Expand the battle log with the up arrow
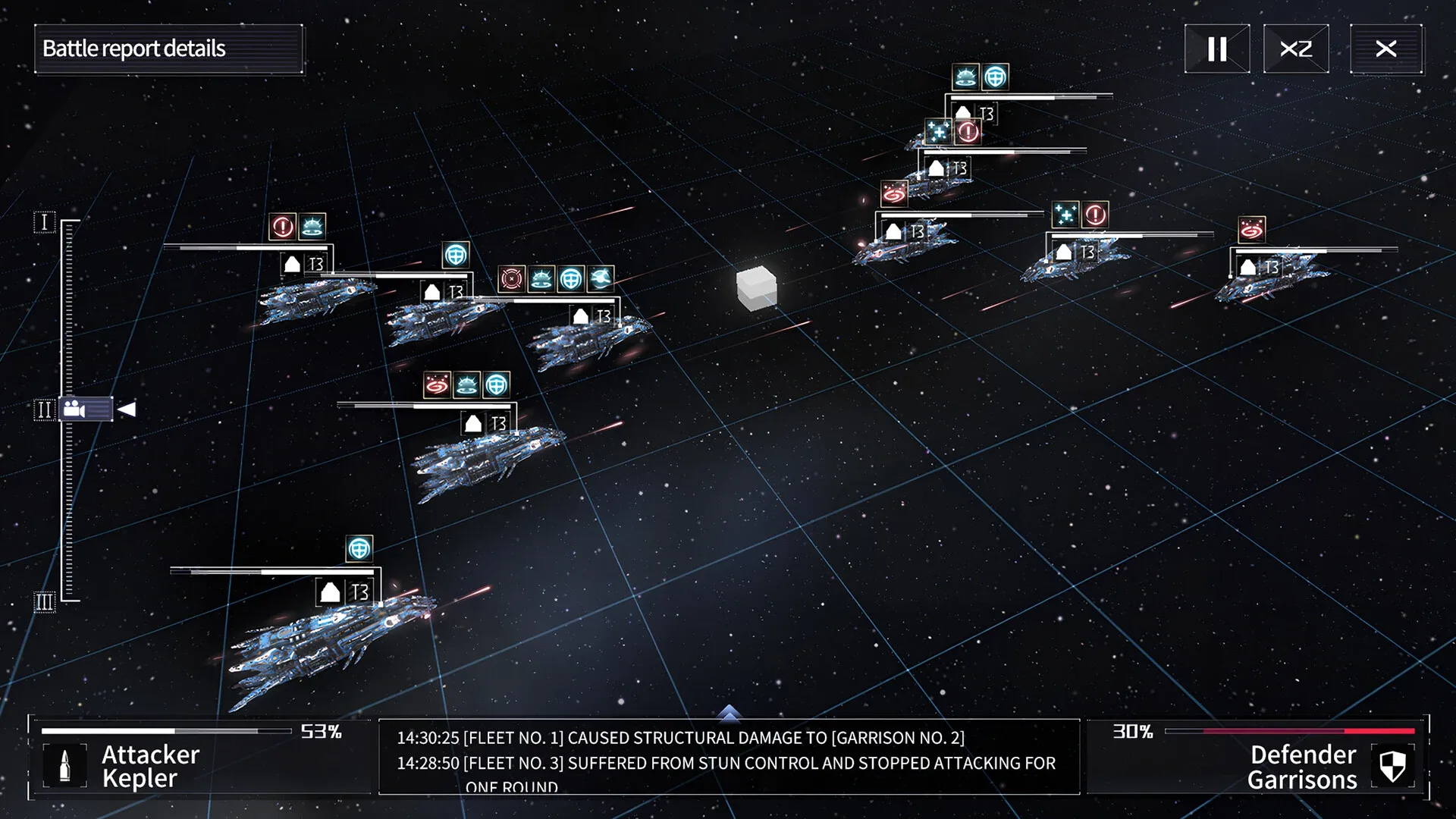Viewport: 1456px width, 819px height. [728, 712]
